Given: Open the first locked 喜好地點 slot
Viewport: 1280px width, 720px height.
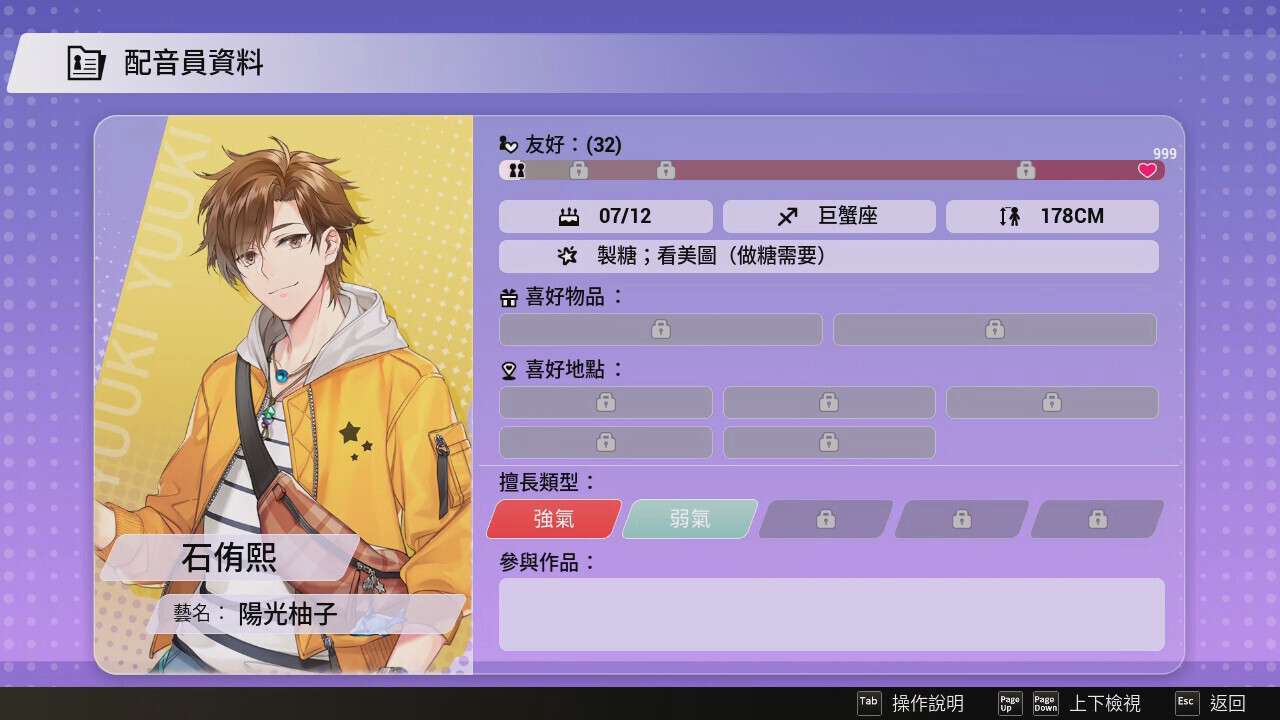Looking at the screenshot, I should (606, 402).
